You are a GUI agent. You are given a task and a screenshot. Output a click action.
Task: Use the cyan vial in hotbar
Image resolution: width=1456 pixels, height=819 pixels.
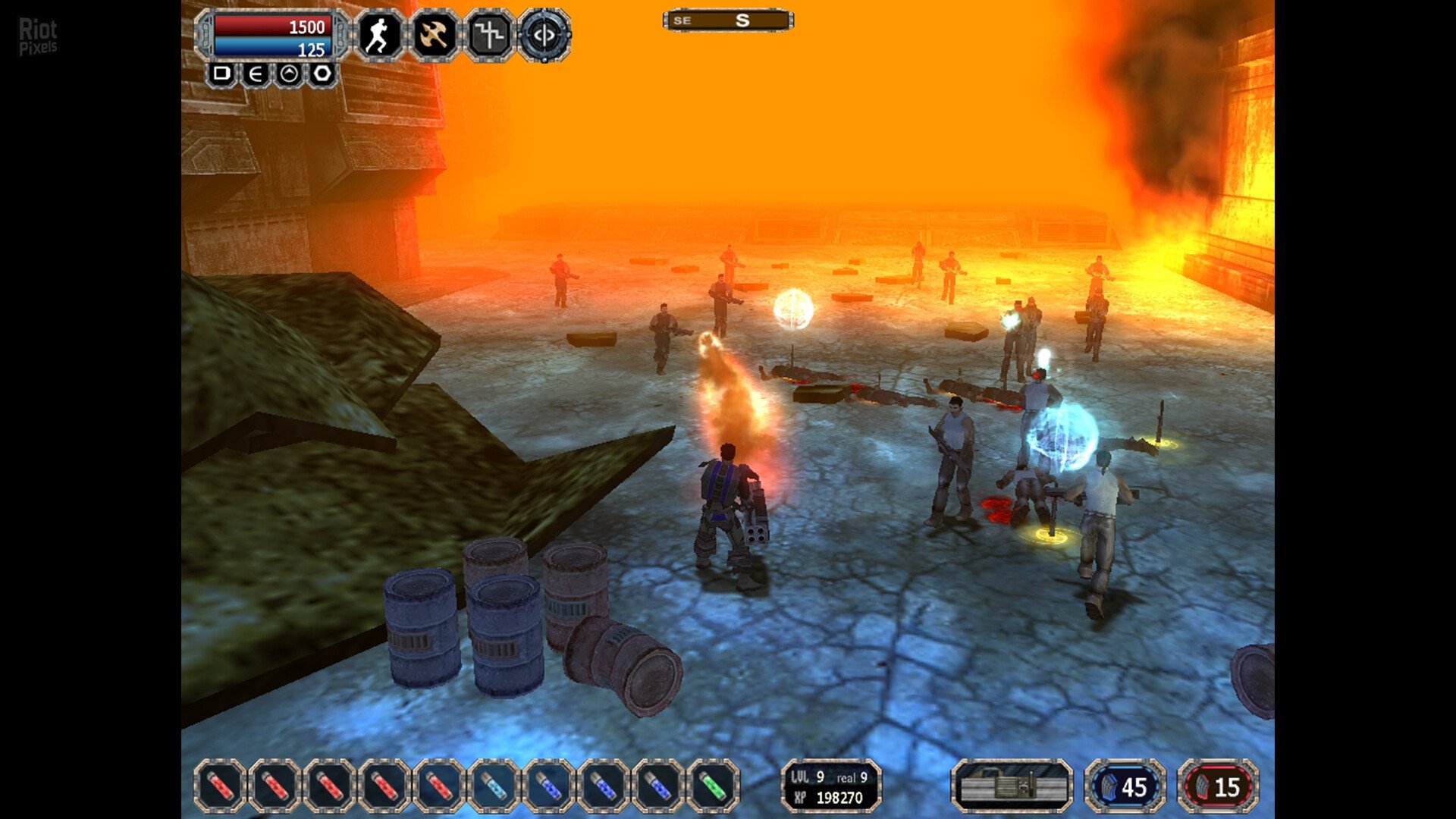pos(494,786)
